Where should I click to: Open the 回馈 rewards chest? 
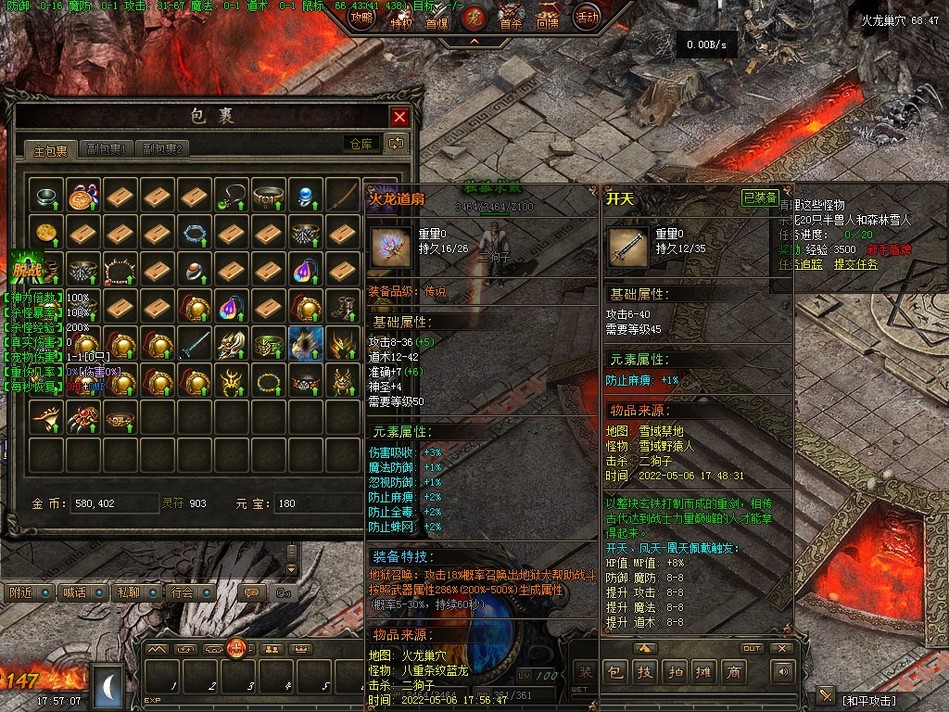click(547, 19)
